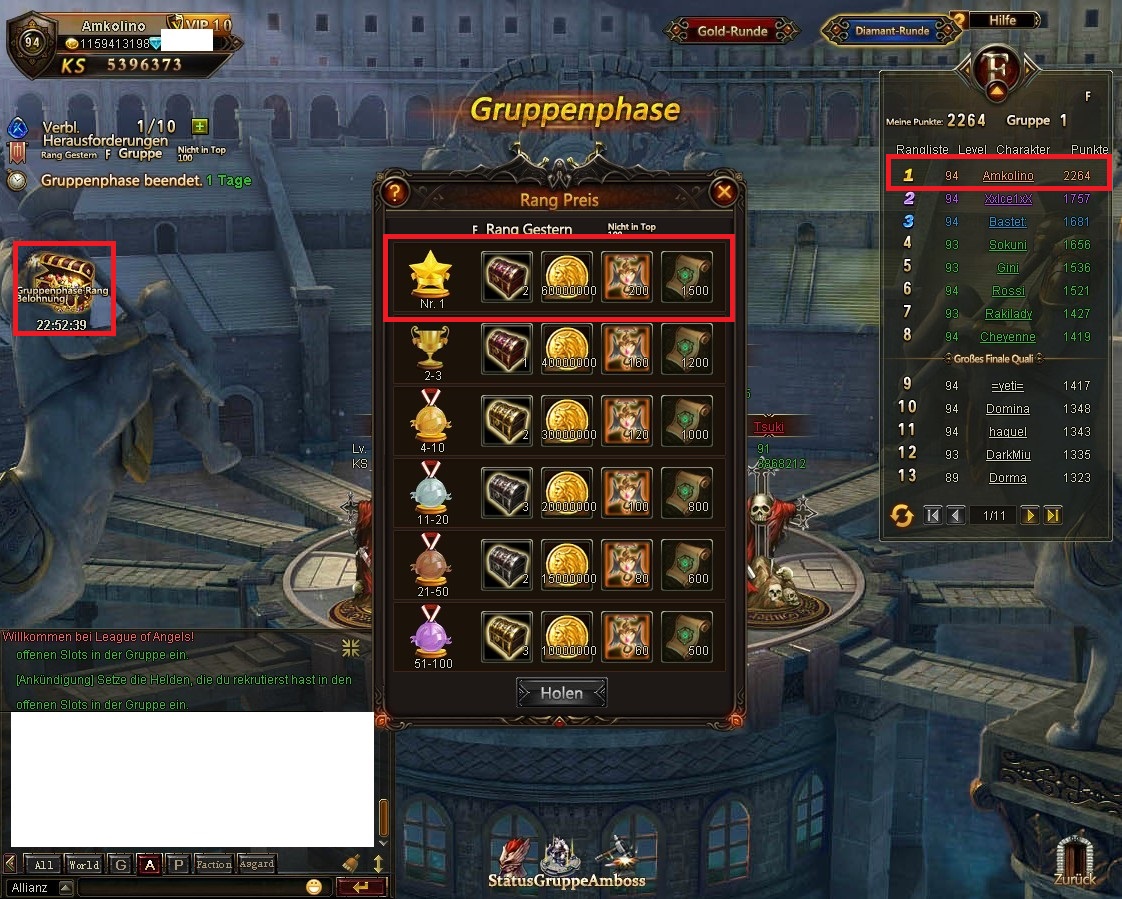Jump to last ranking page
Image resolution: width=1122 pixels, height=899 pixels.
click(1052, 515)
